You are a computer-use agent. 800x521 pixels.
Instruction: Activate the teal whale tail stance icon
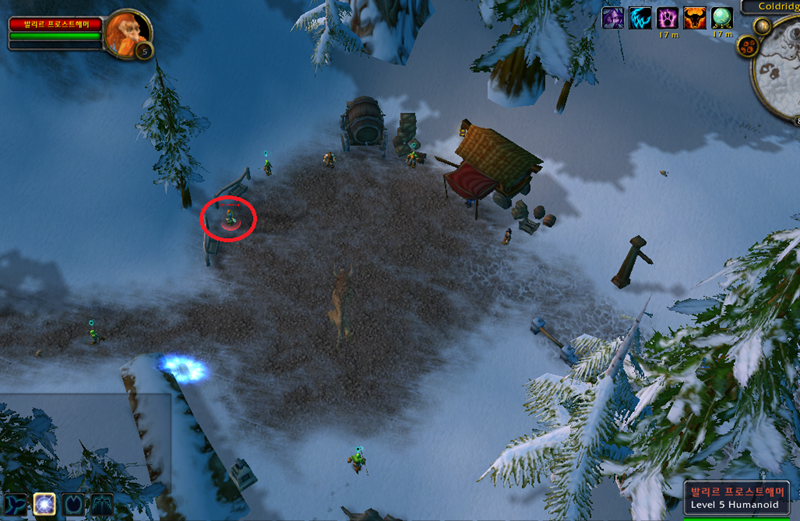[x=15, y=504]
